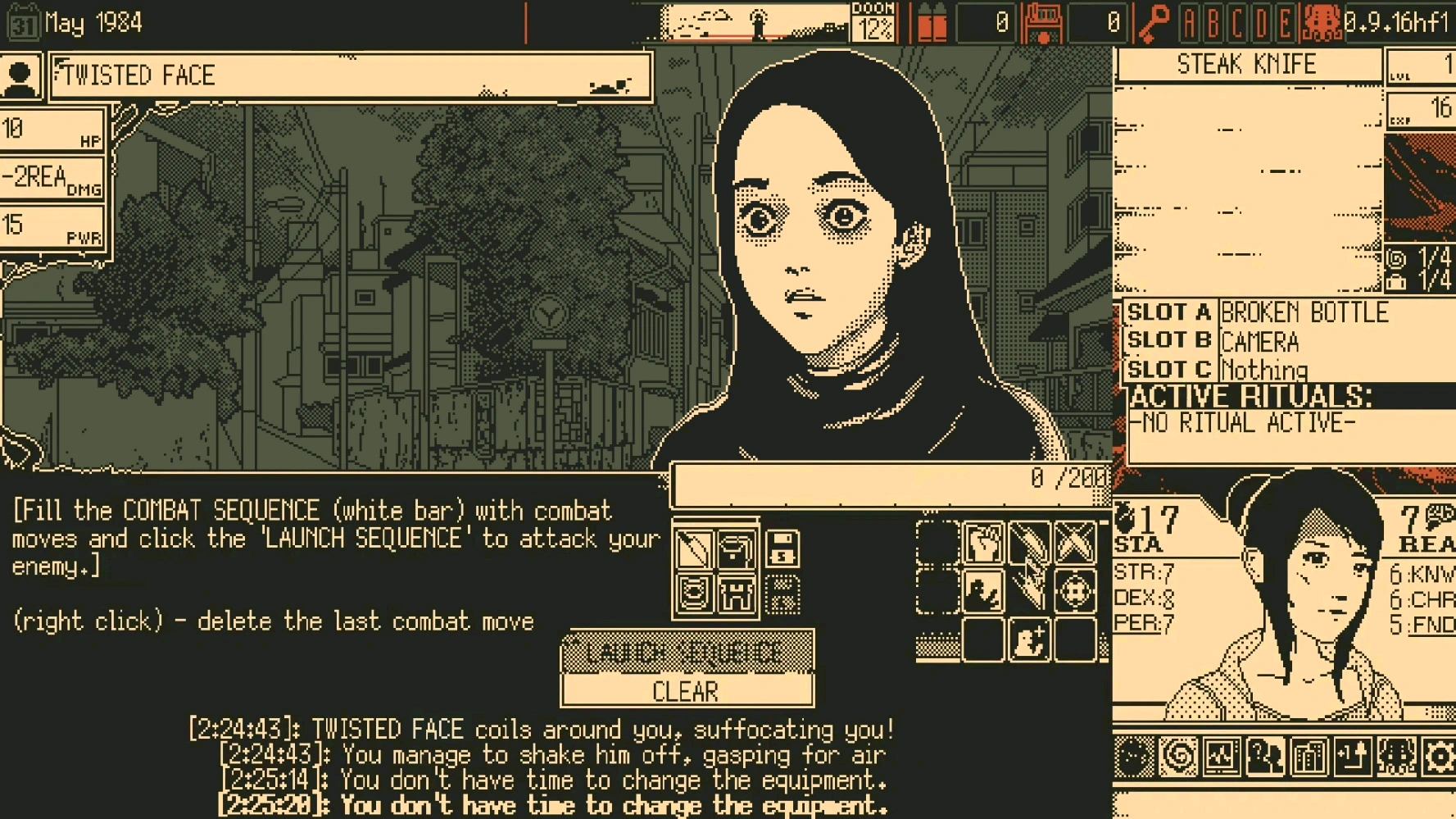The height and width of the screenshot is (819, 1456).
Task: Open the backpack items category
Action: coord(736,549)
